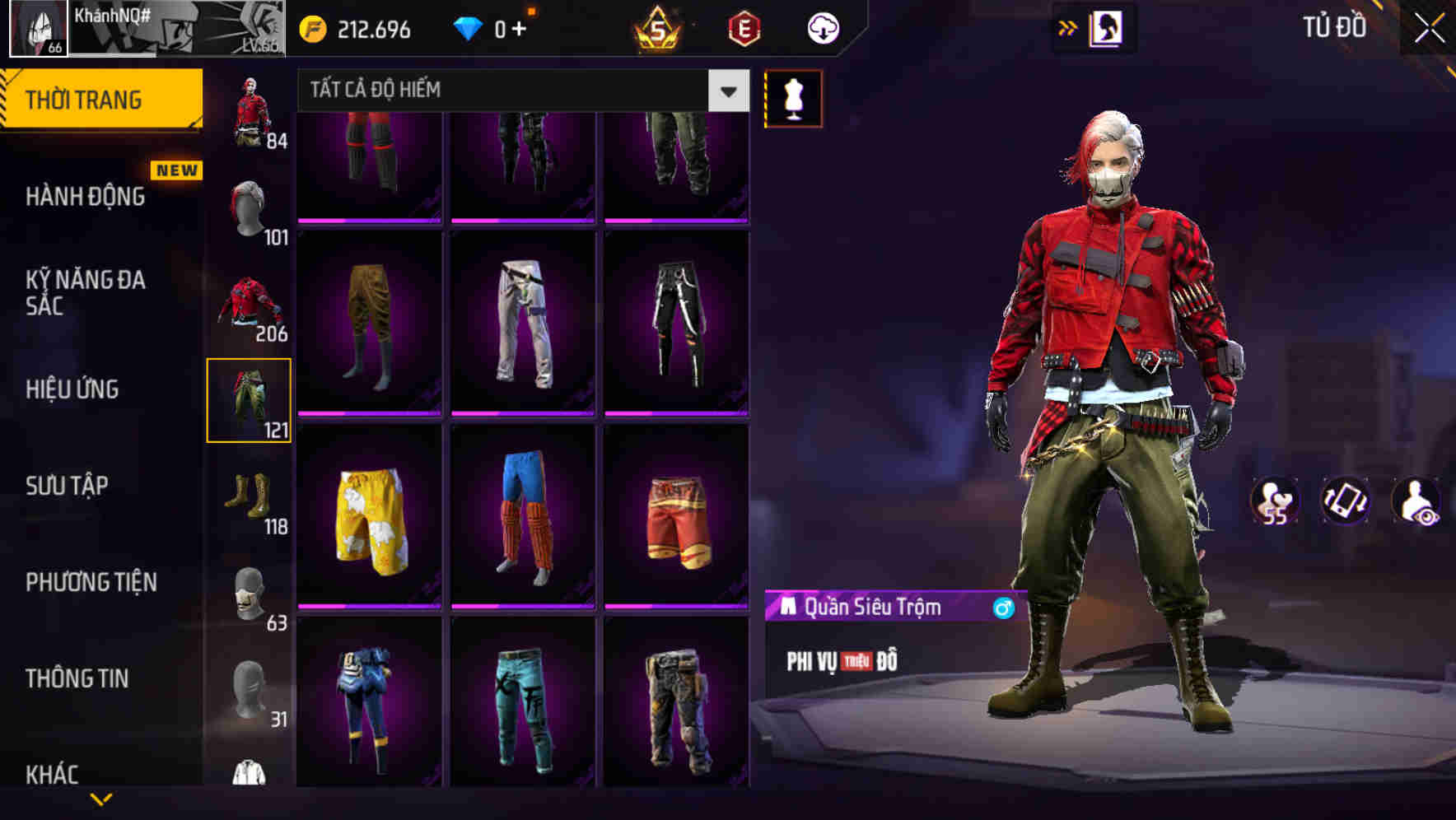This screenshot has height=820, width=1456.
Task: Open the HIỆU ỨNG tab
Action: click(71, 389)
